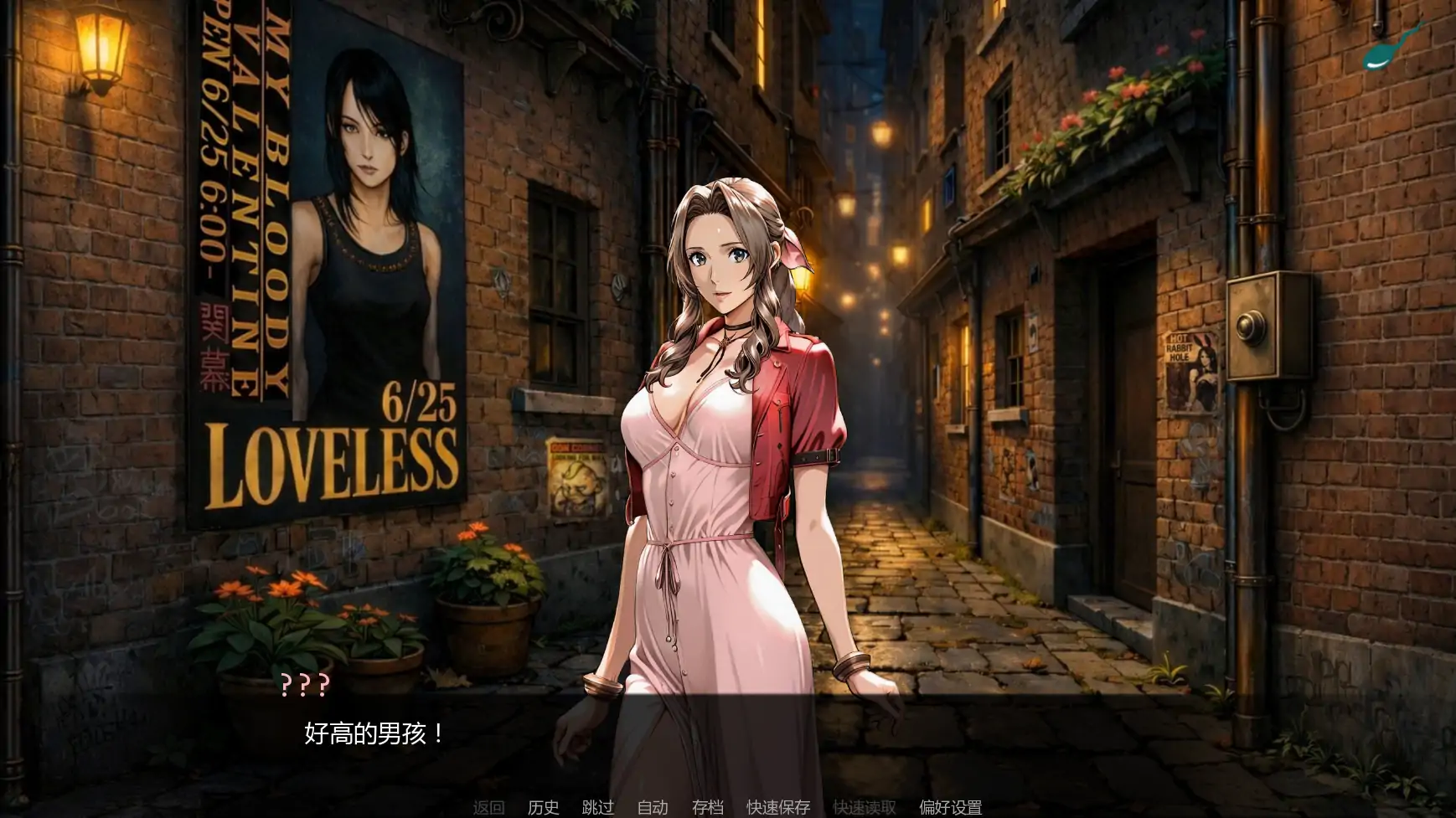Viewport: 1456px width, 818px height.
Task: Enable 自动 auto-play mode
Action: click(651, 808)
